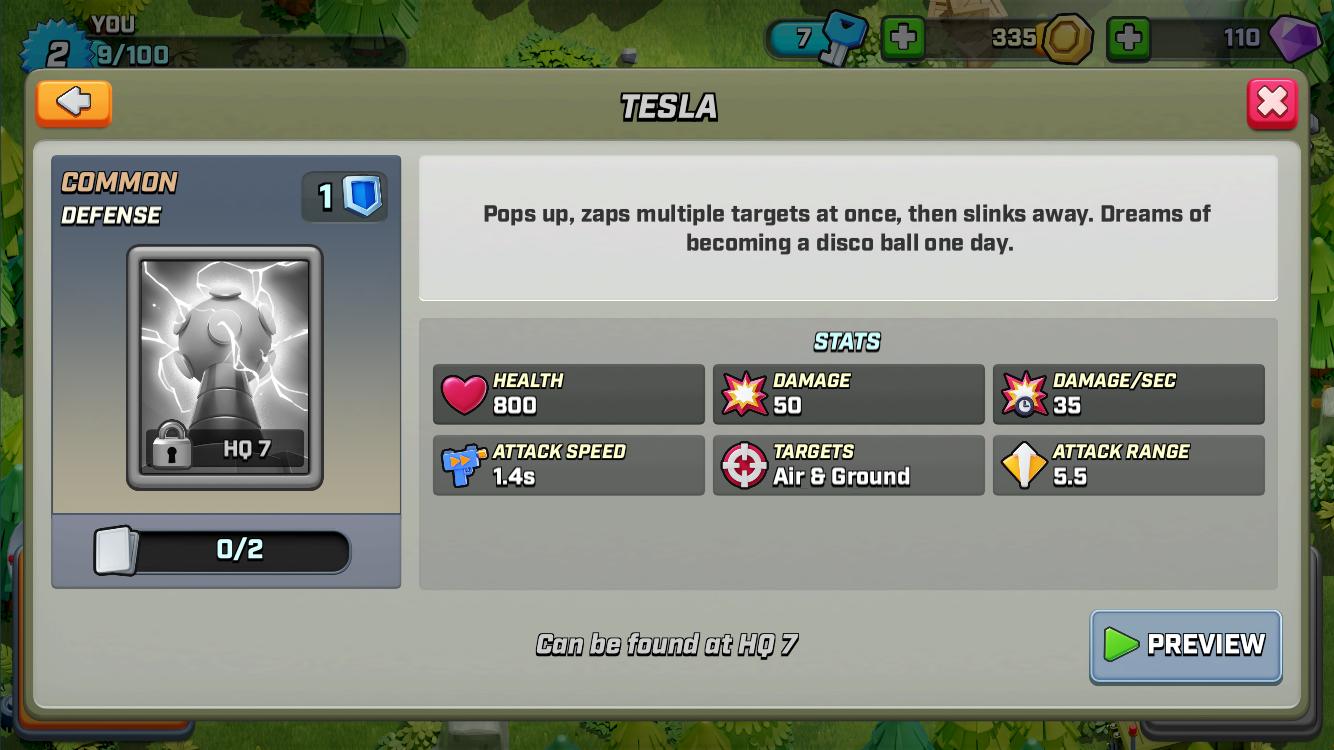Select the locked Tesla card image
The image size is (1334, 750).
(225, 367)
